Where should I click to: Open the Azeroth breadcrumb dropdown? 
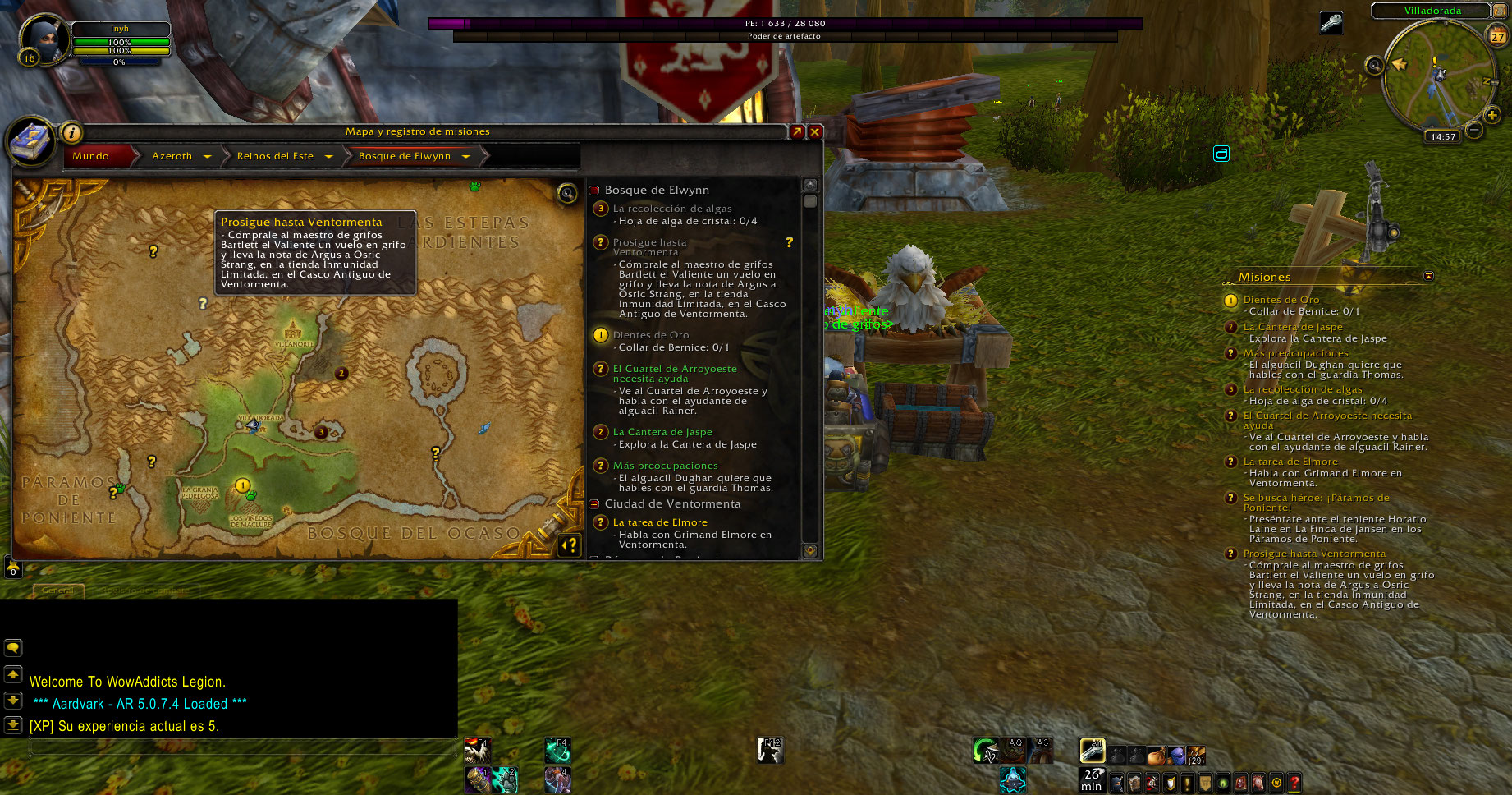pyautogui.click(x=207, y=156)
